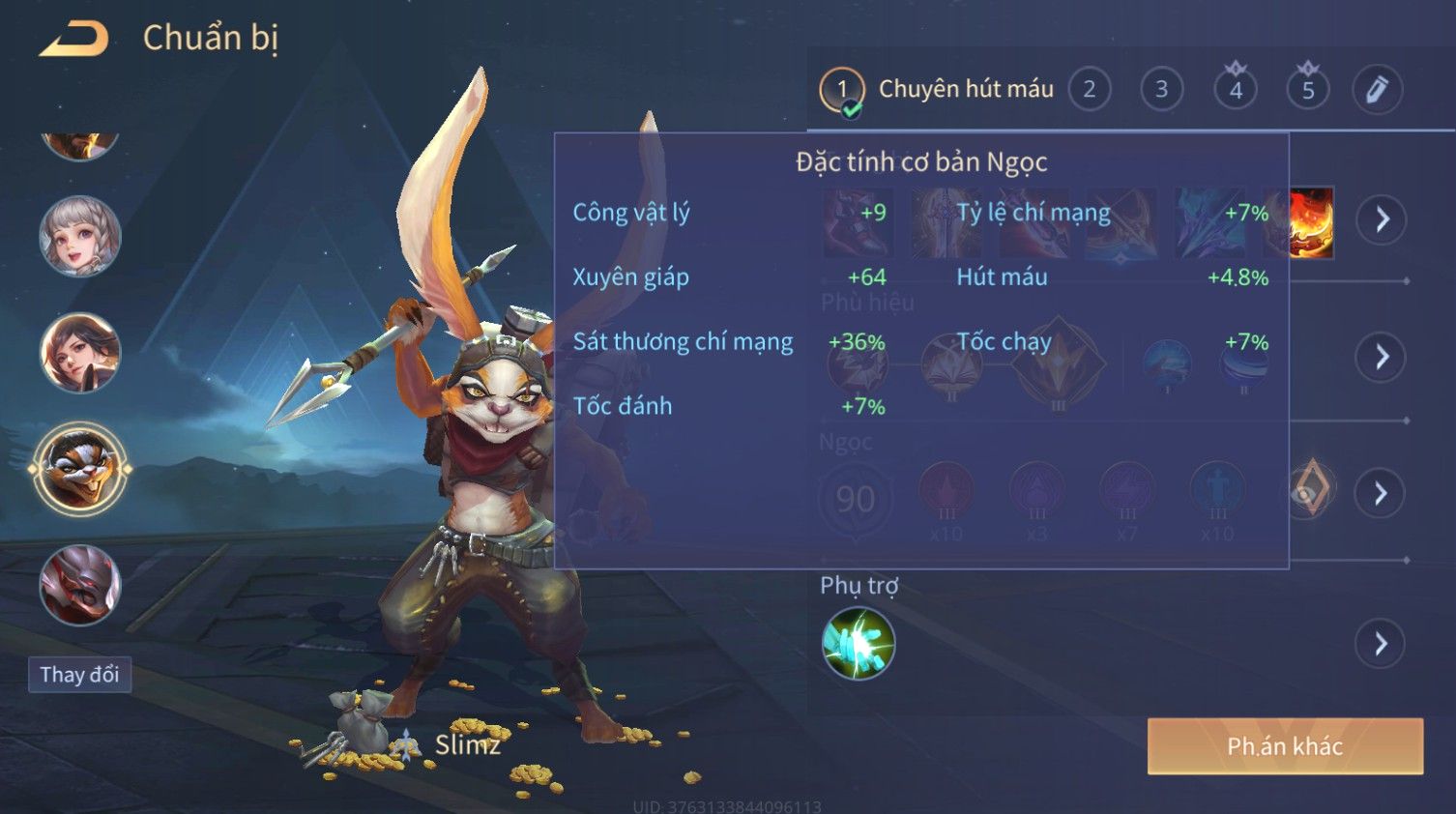This screenshot has height=814, width=1456.
Task: Expand the equipment items row arrow
Action: point(1381,219)
